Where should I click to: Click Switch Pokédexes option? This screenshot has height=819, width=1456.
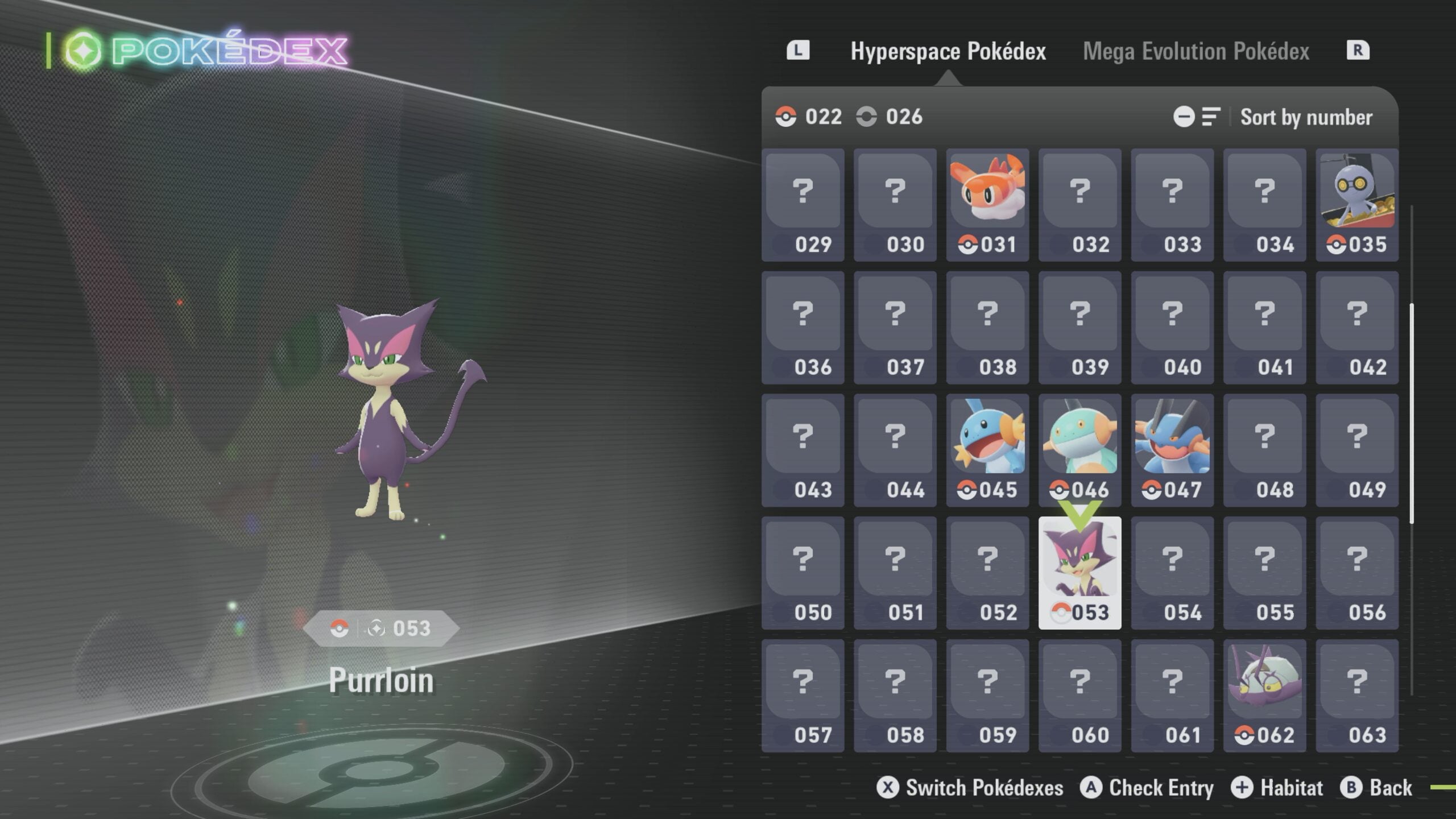(970, 788)
